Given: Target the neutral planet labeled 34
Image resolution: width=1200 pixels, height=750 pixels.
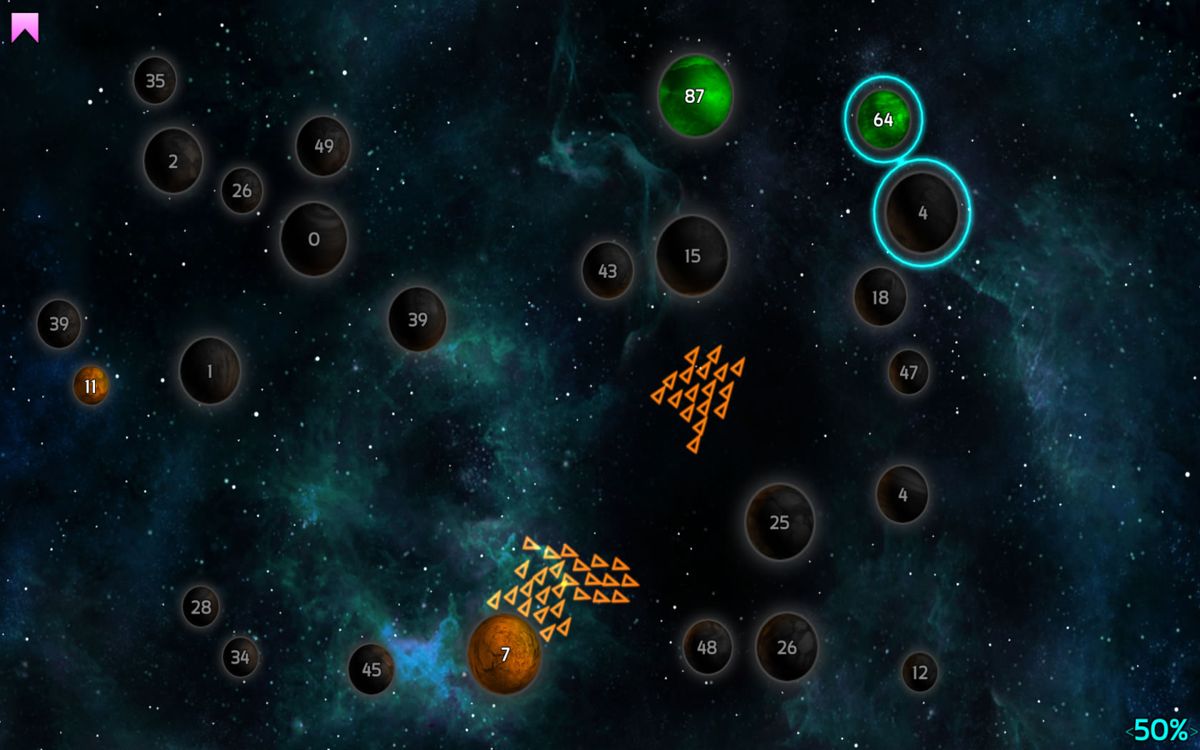Looking at the screenshot, I should [x=240, y=657].
